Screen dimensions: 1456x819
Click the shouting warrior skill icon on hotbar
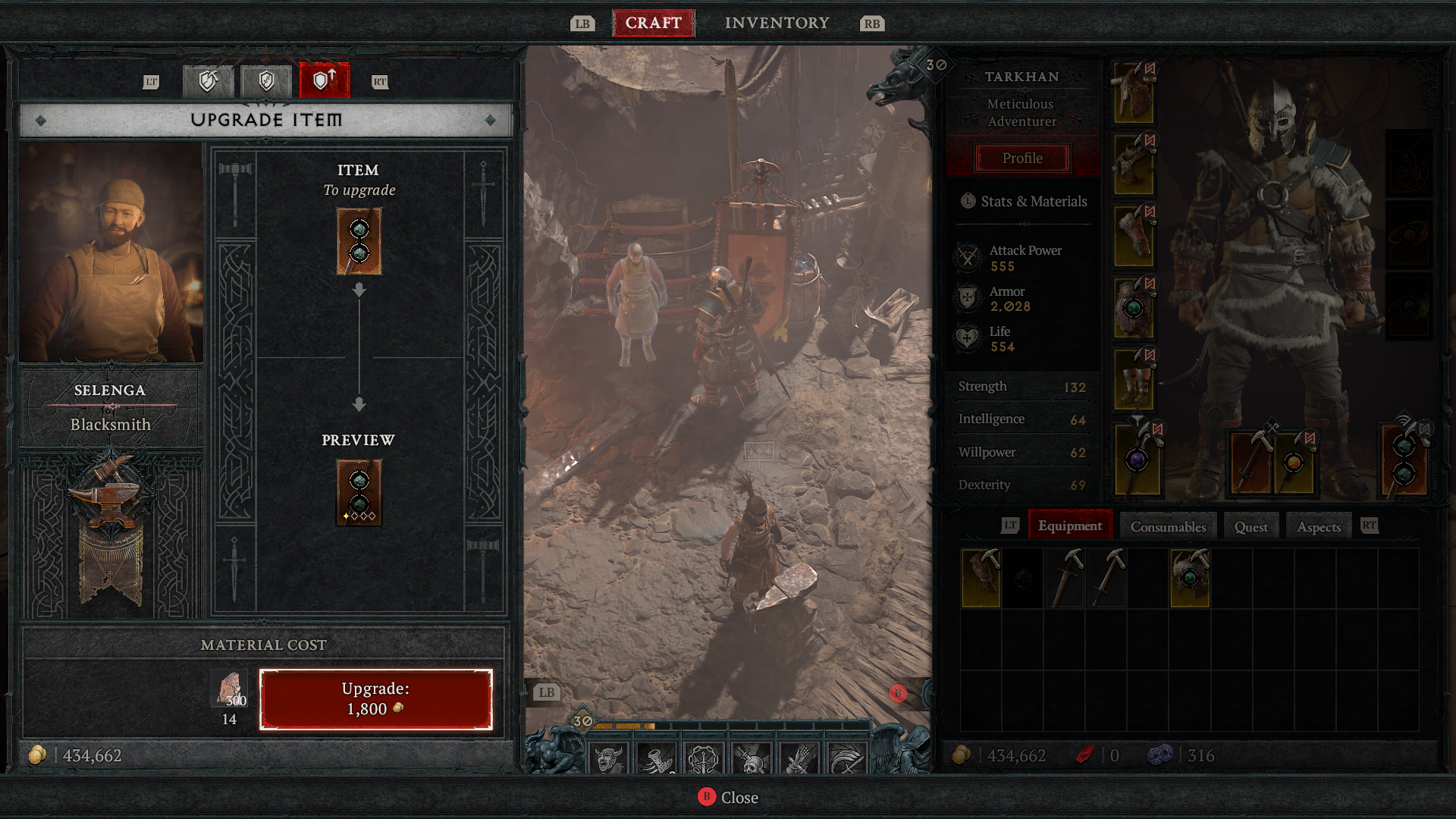[x=607, y=757]
